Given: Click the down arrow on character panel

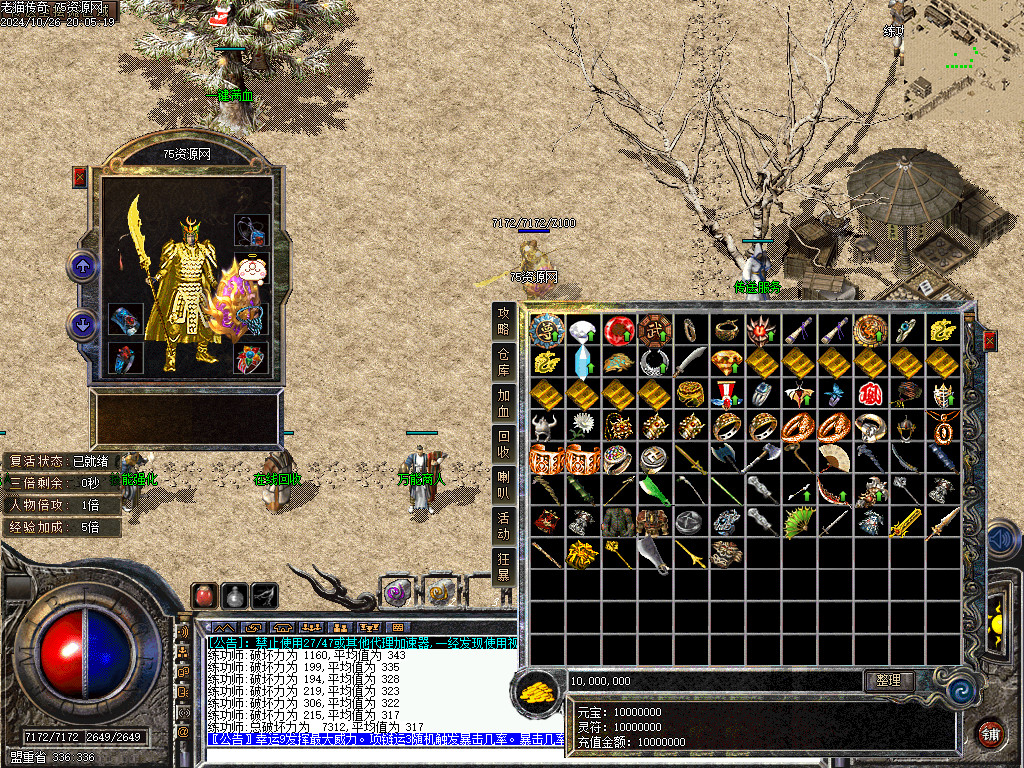Looking at the screenshot, I should [x=82, y=324].
